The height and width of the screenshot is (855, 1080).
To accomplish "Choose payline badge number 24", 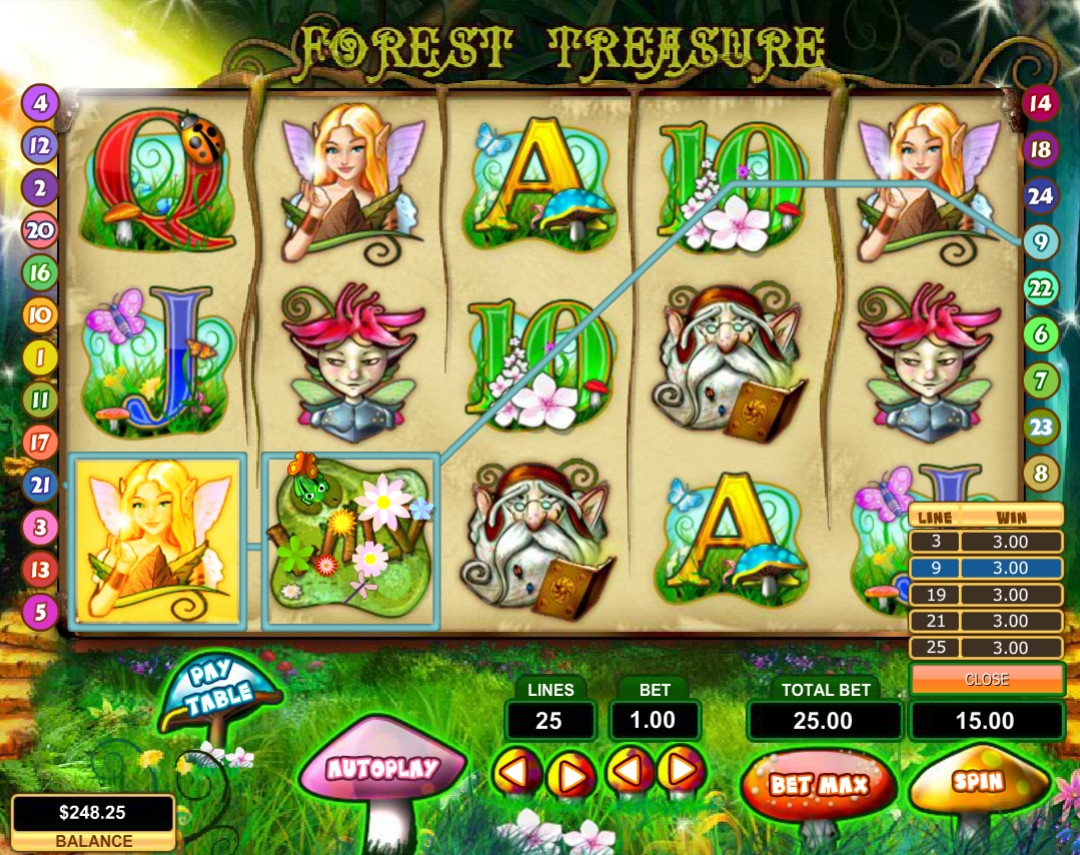I will [1040, 196].
